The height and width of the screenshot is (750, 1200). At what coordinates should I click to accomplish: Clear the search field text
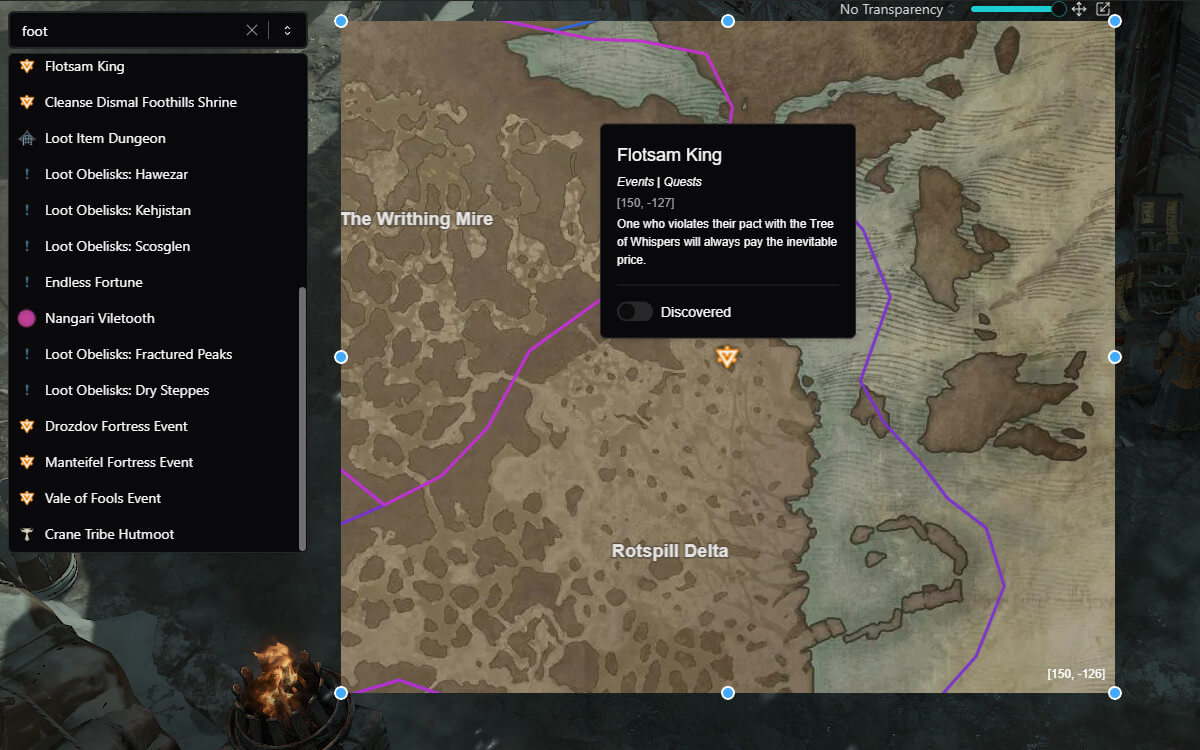coord(252,30)
